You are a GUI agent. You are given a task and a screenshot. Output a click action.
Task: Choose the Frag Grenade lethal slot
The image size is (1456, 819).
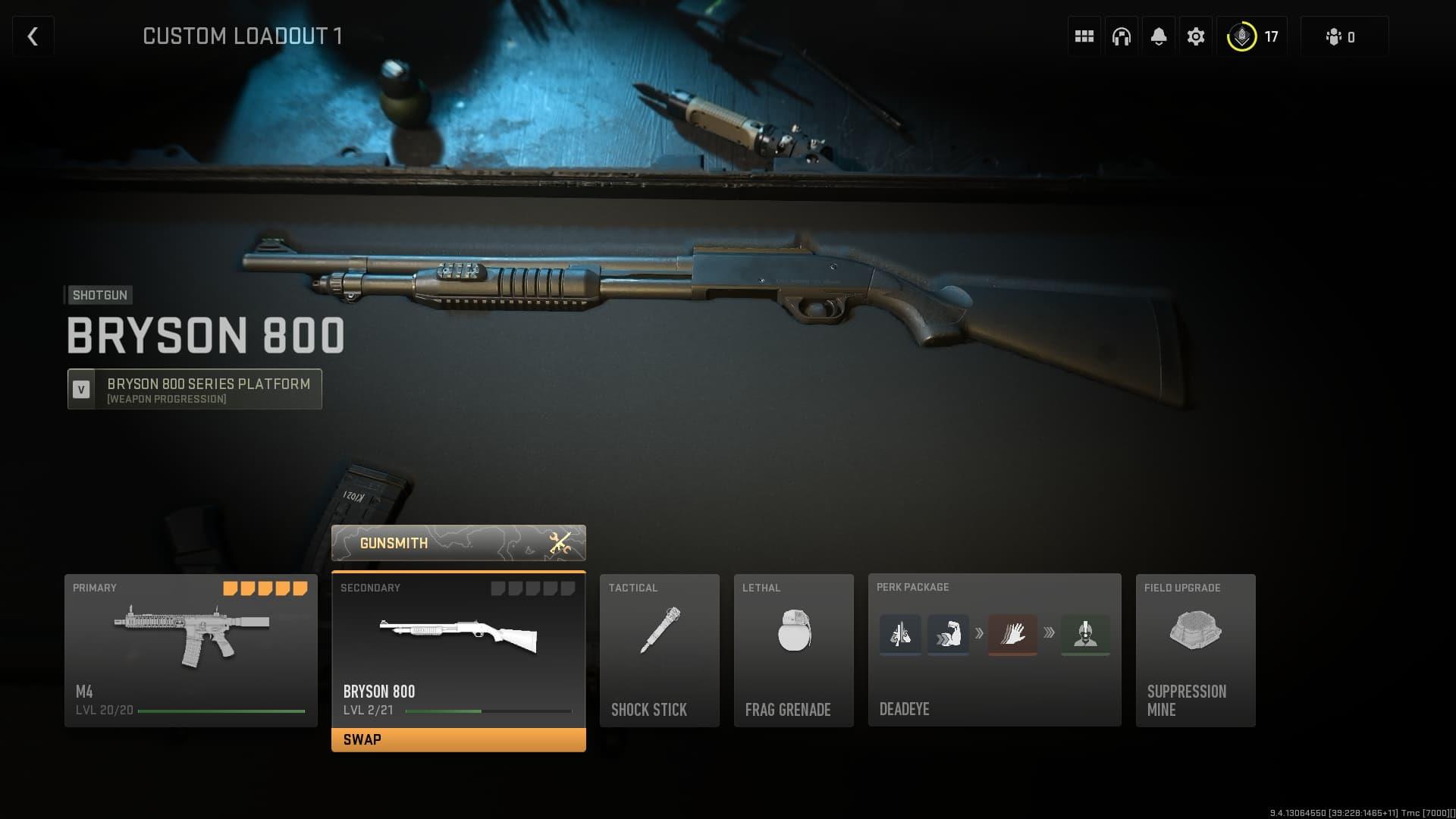[793, 650]
